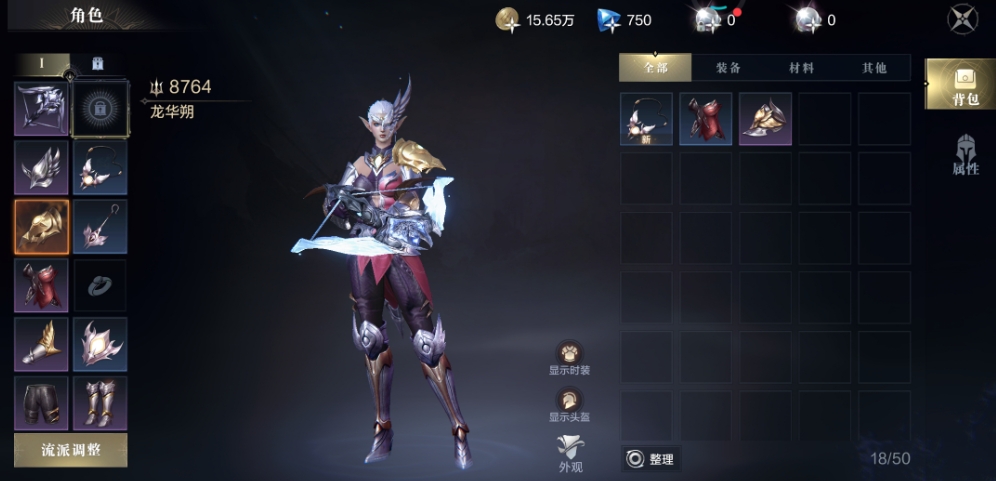Open 流派调整 build adjustment

pos(70,450)
